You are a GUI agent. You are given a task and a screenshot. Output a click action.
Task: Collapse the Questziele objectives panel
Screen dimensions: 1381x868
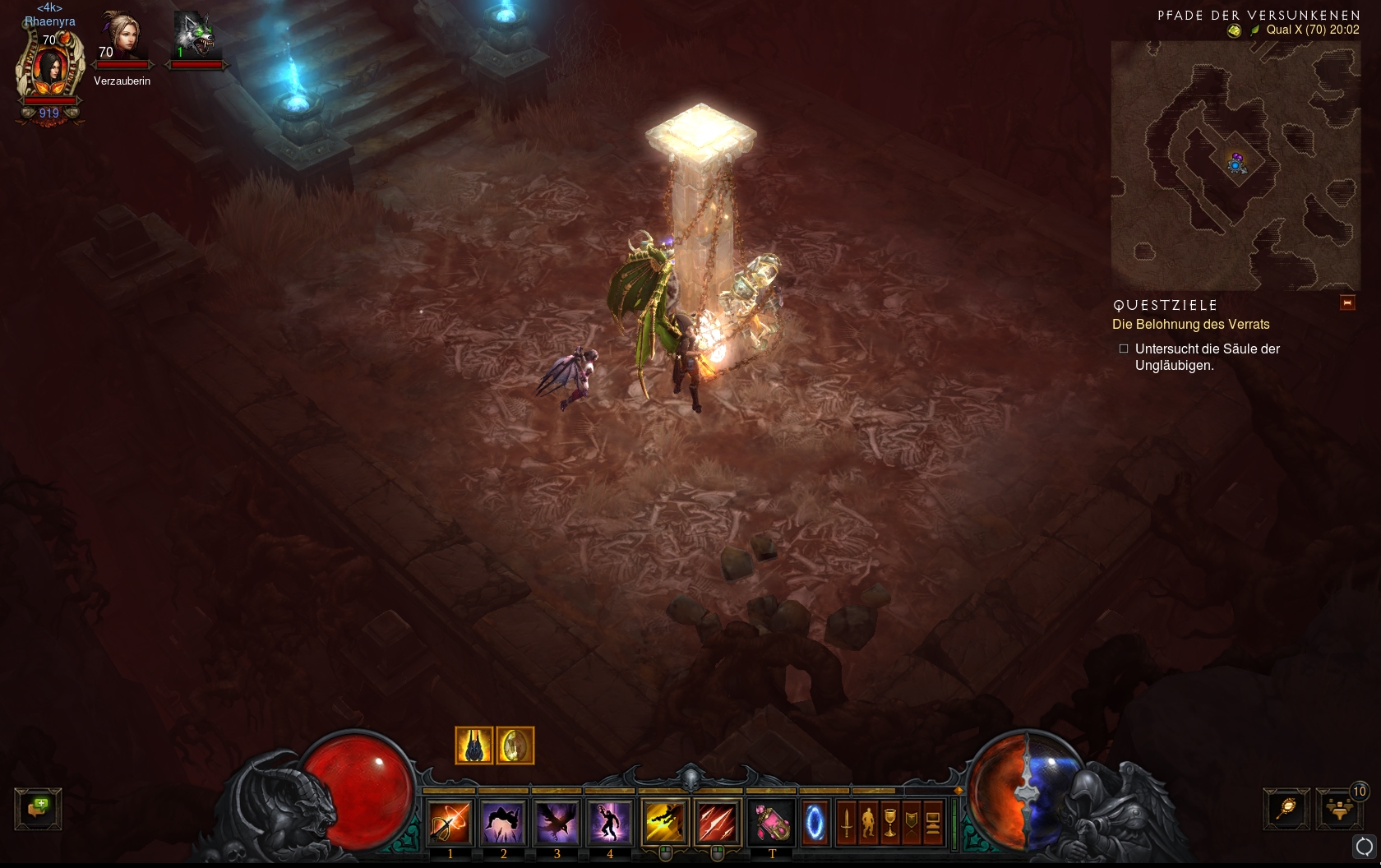click(1347, 303)
